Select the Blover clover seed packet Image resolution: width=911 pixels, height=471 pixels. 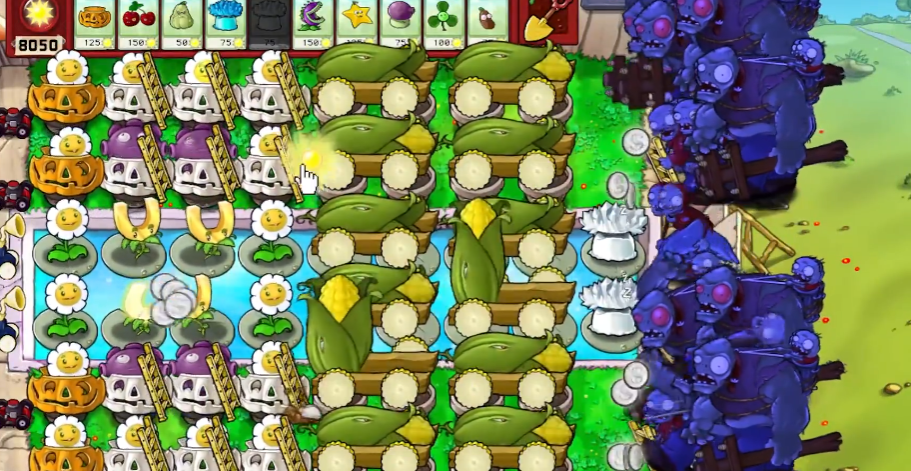point(444,22)
